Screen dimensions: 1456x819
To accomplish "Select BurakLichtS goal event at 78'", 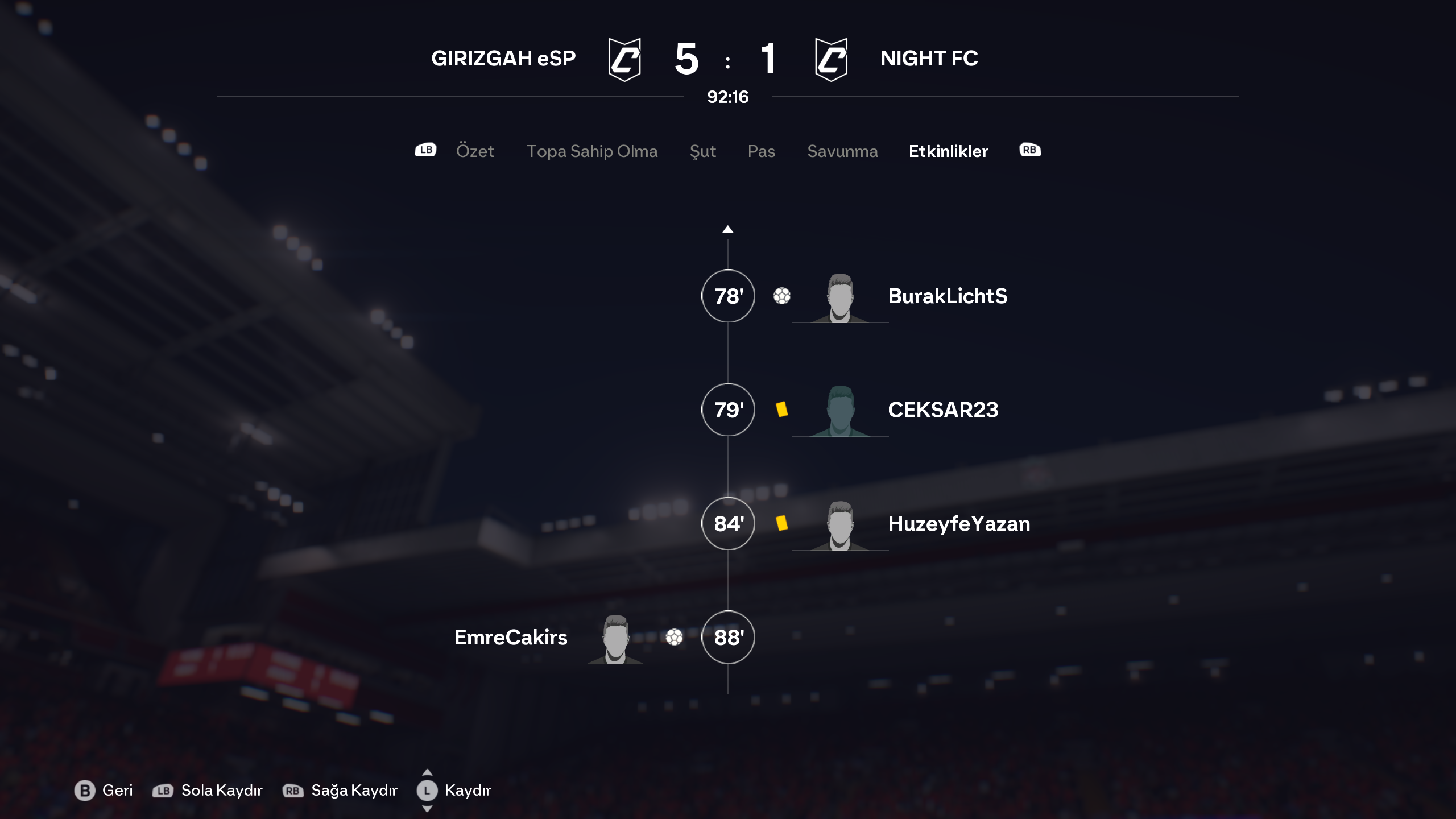I will pos(947,296).
